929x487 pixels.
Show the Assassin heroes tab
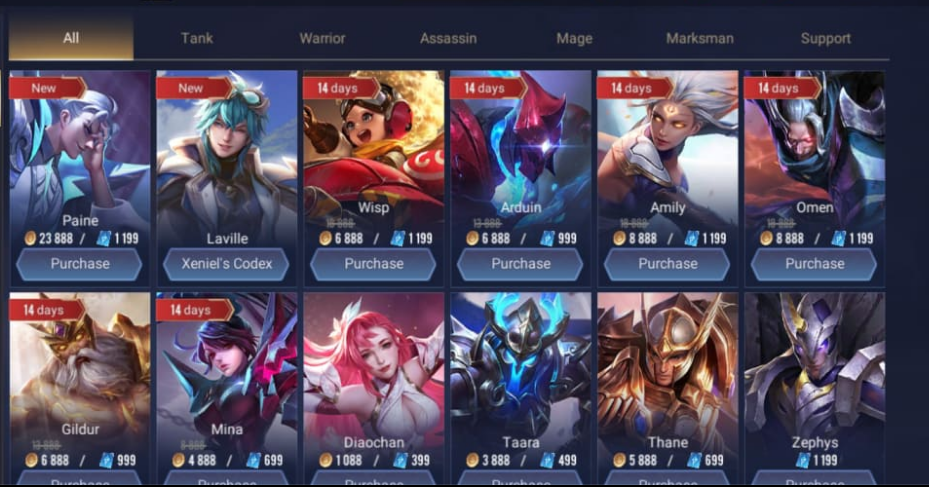pyautogui.click(x=448, y=39)
